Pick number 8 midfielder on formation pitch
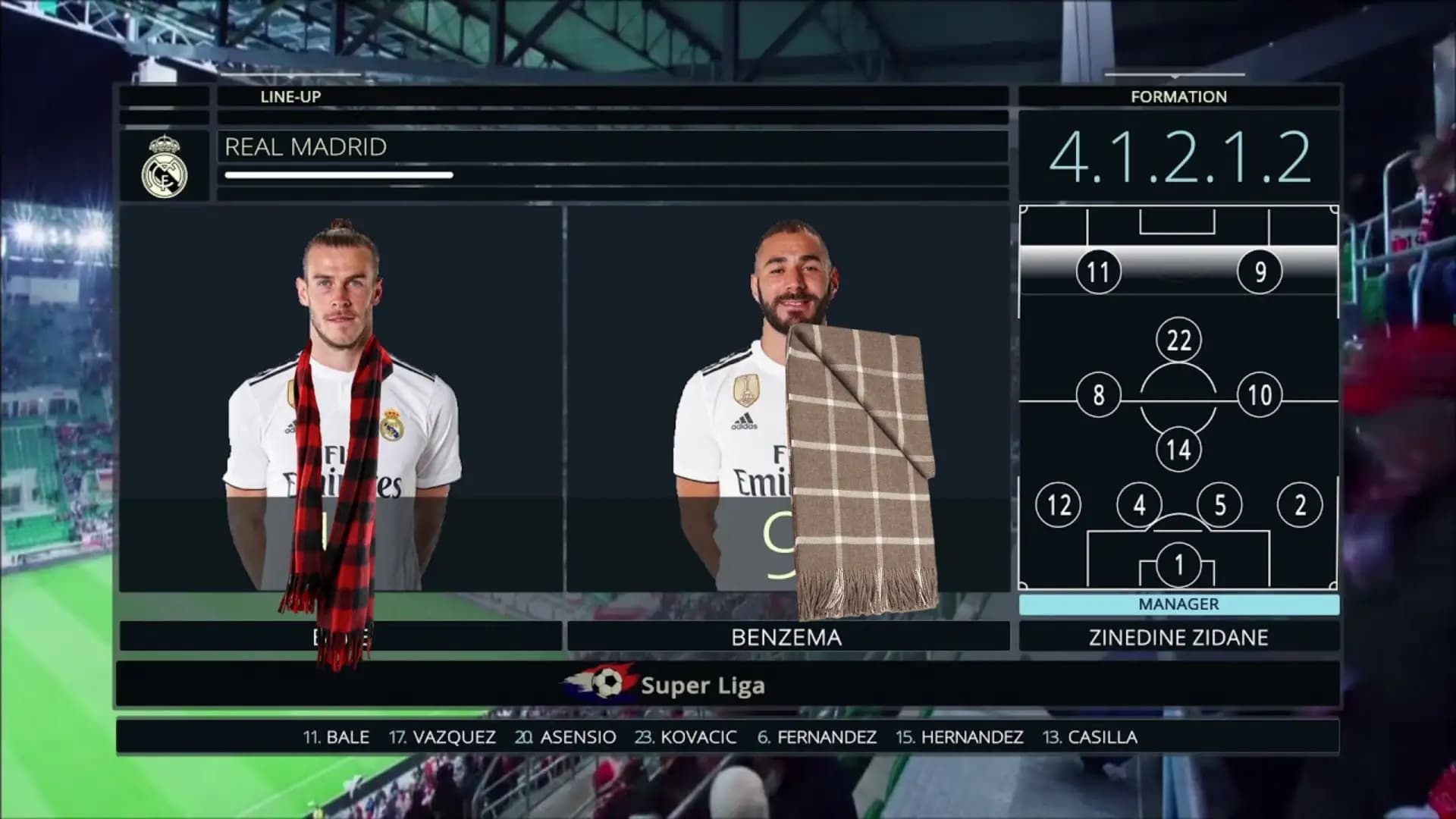Viewport: 1456px width, 819px height. point(1098,394)
